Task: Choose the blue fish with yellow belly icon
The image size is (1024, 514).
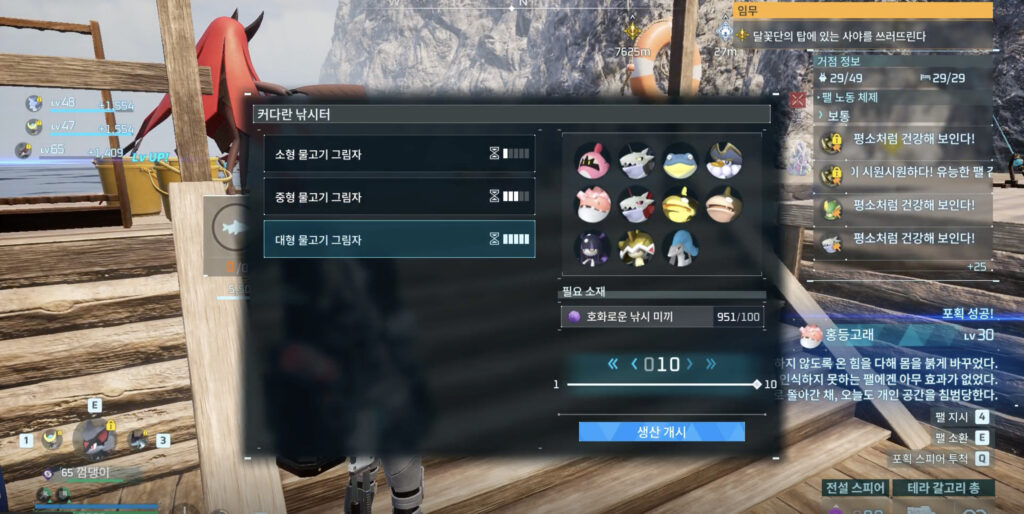Action: click(681, 160)
